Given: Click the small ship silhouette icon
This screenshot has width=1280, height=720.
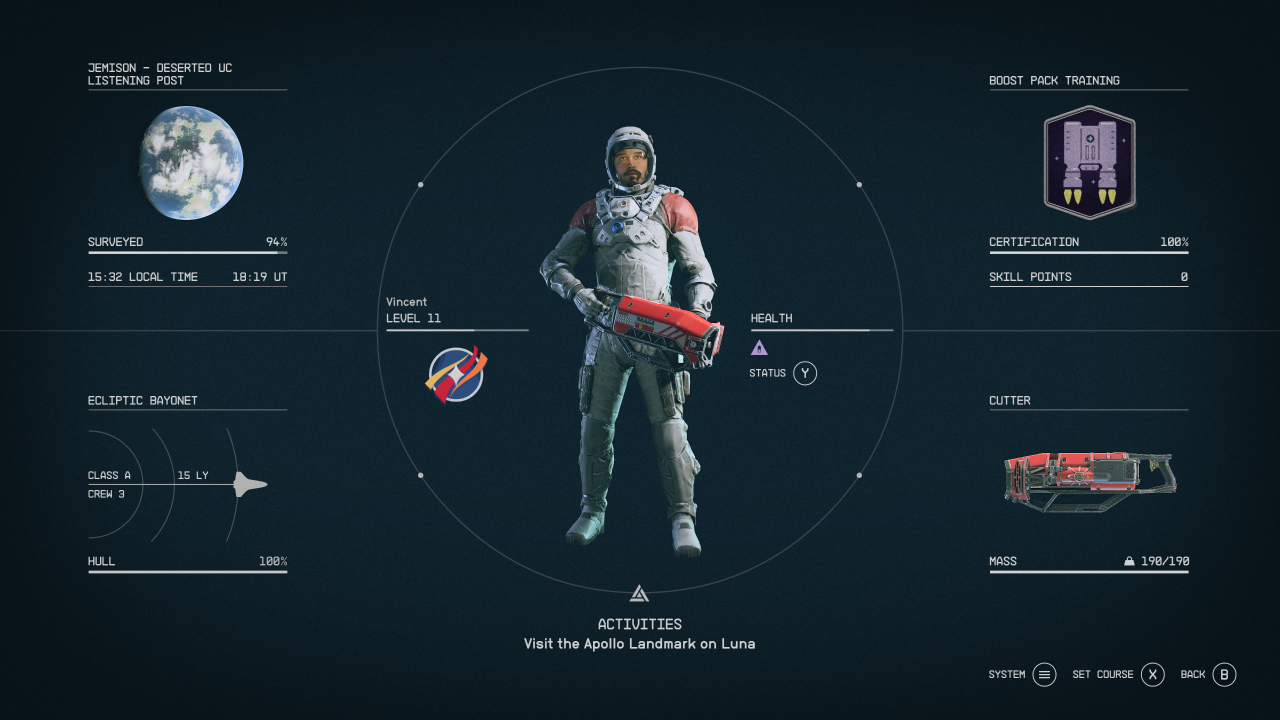Looking at the screenshot, I should [x=250, y=485].
